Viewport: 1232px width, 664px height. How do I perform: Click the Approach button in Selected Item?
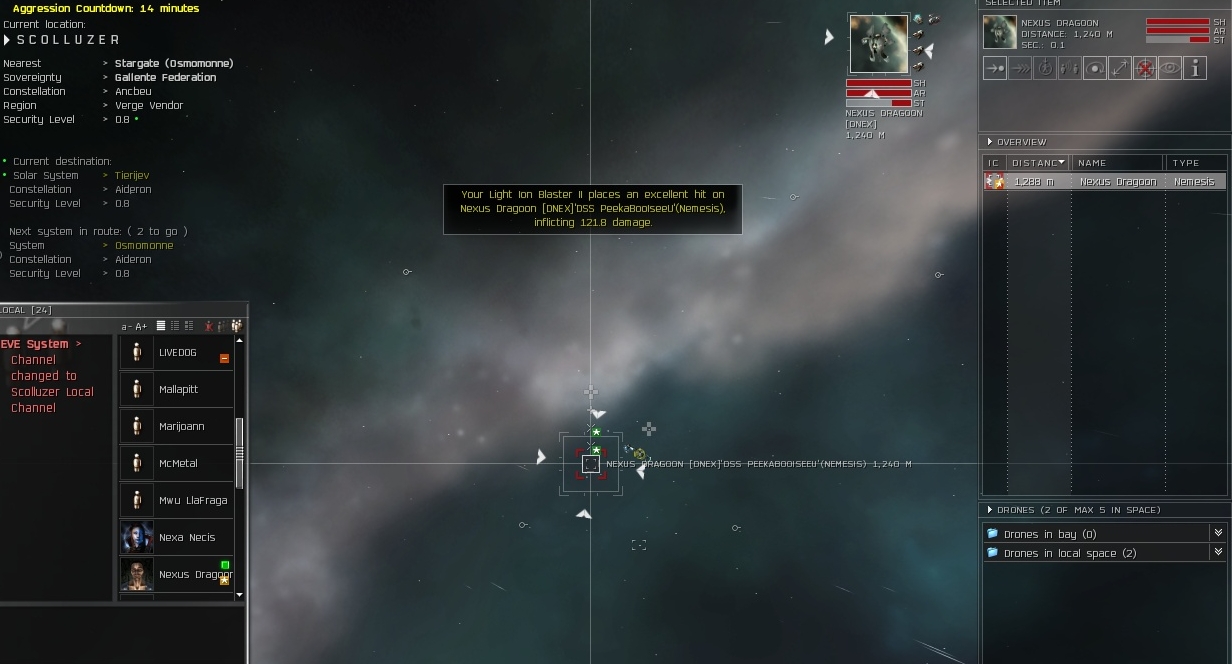(x=995, y=68)
